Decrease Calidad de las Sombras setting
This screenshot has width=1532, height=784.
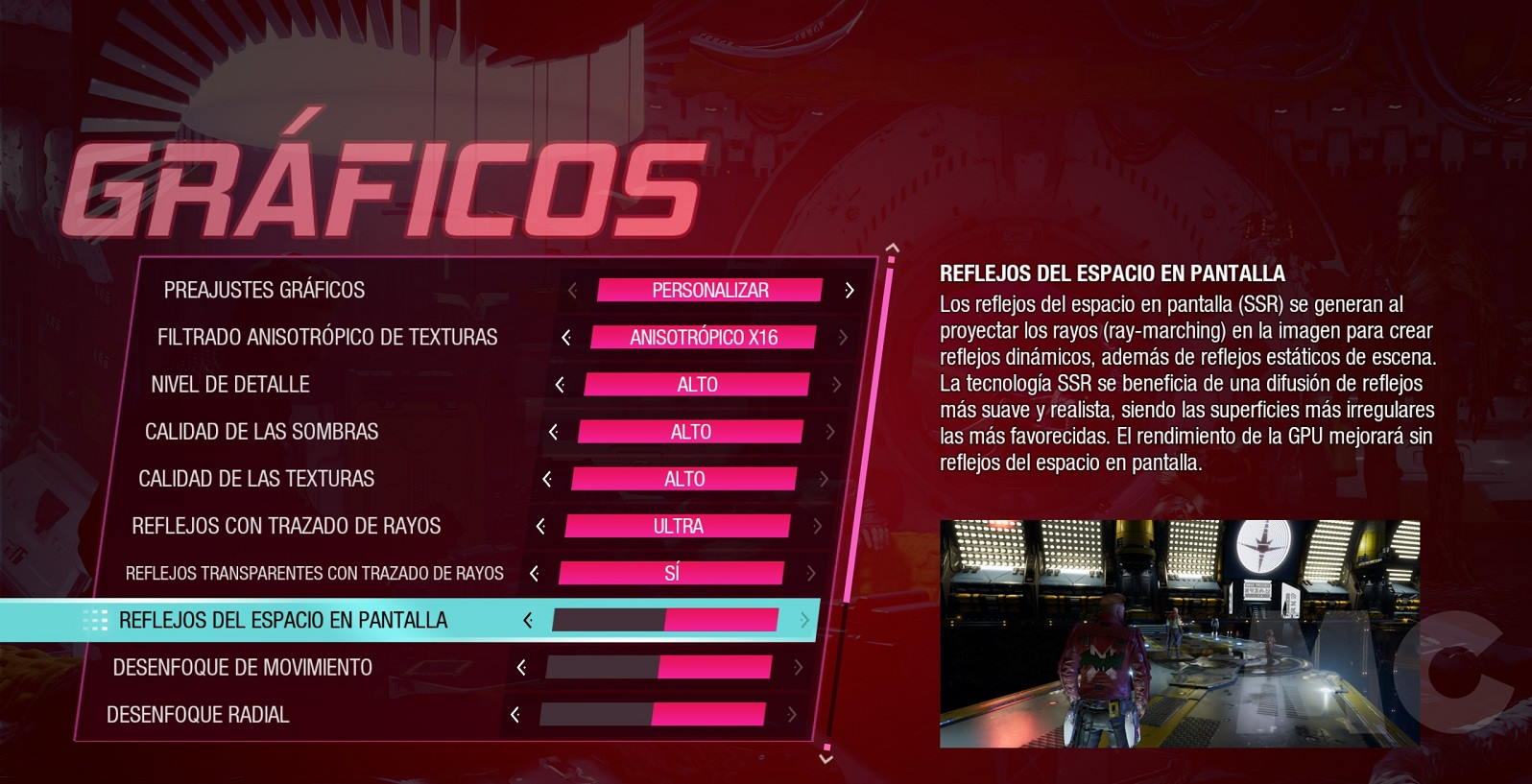[553, 432]
